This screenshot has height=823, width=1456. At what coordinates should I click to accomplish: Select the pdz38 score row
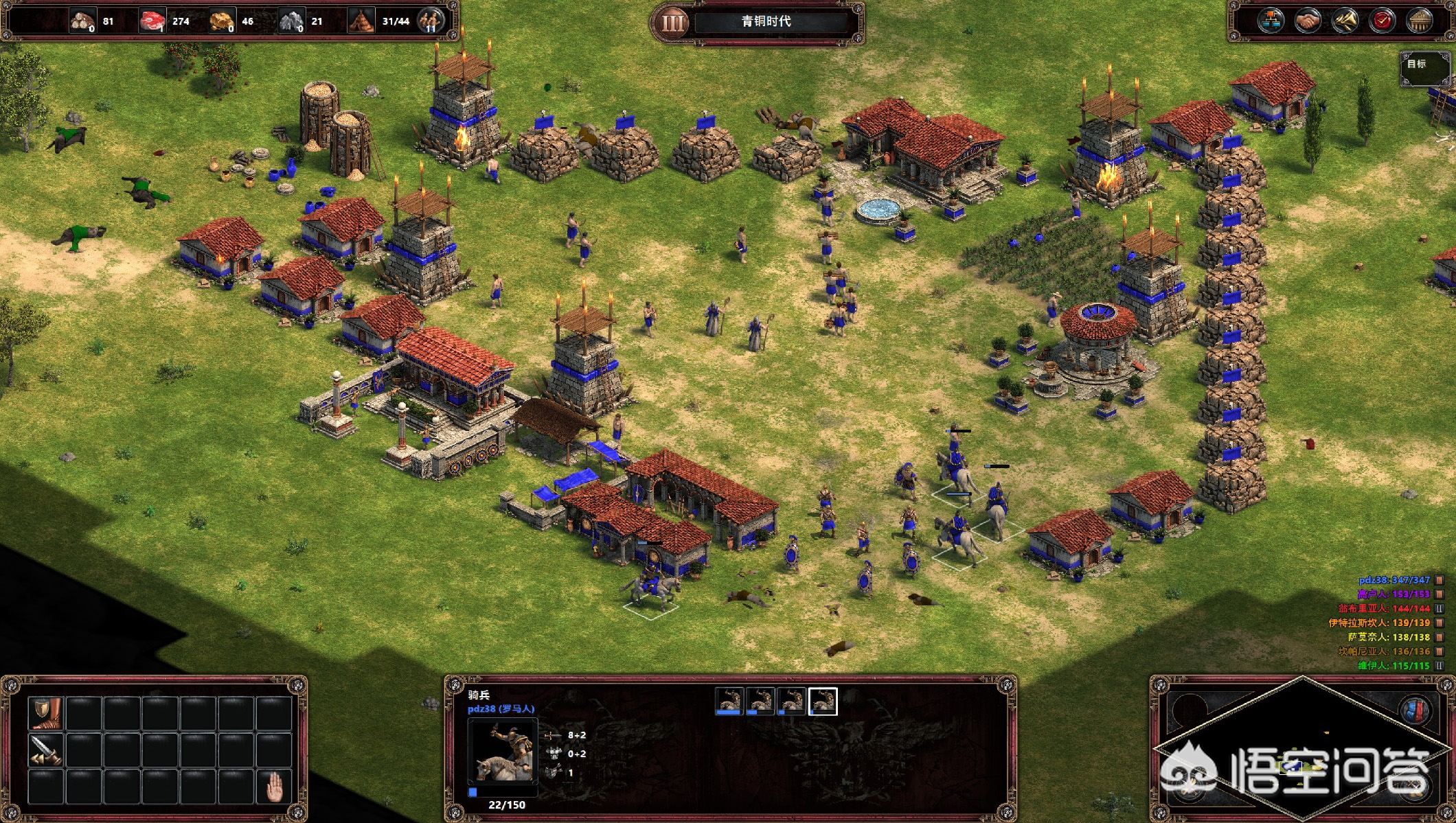[1394, 580]
